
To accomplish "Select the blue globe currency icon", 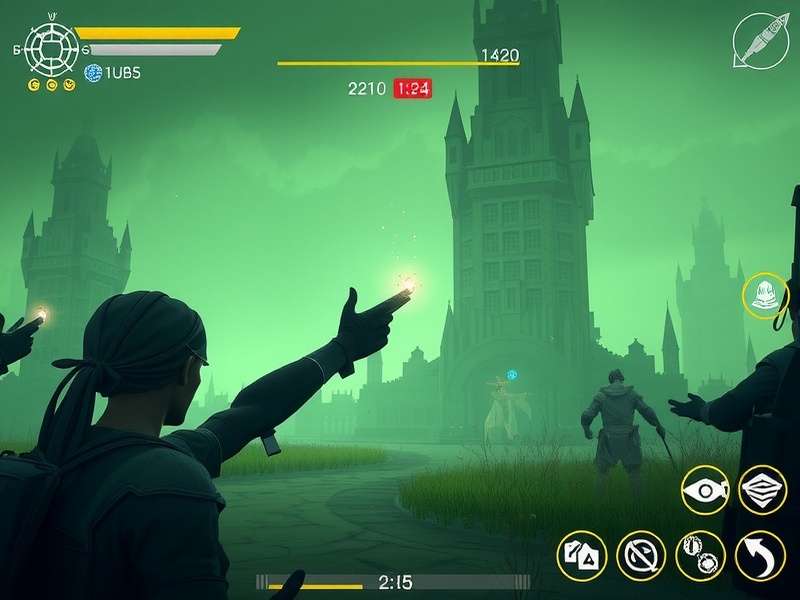I will pyautogui.click(x=93, y=72).
